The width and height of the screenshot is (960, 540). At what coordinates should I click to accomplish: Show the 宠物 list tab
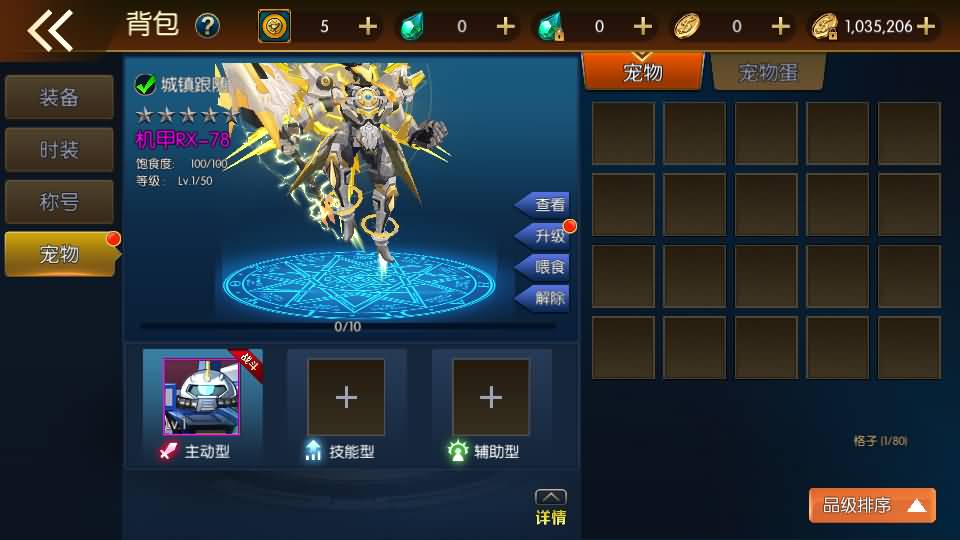coord(643,72)
